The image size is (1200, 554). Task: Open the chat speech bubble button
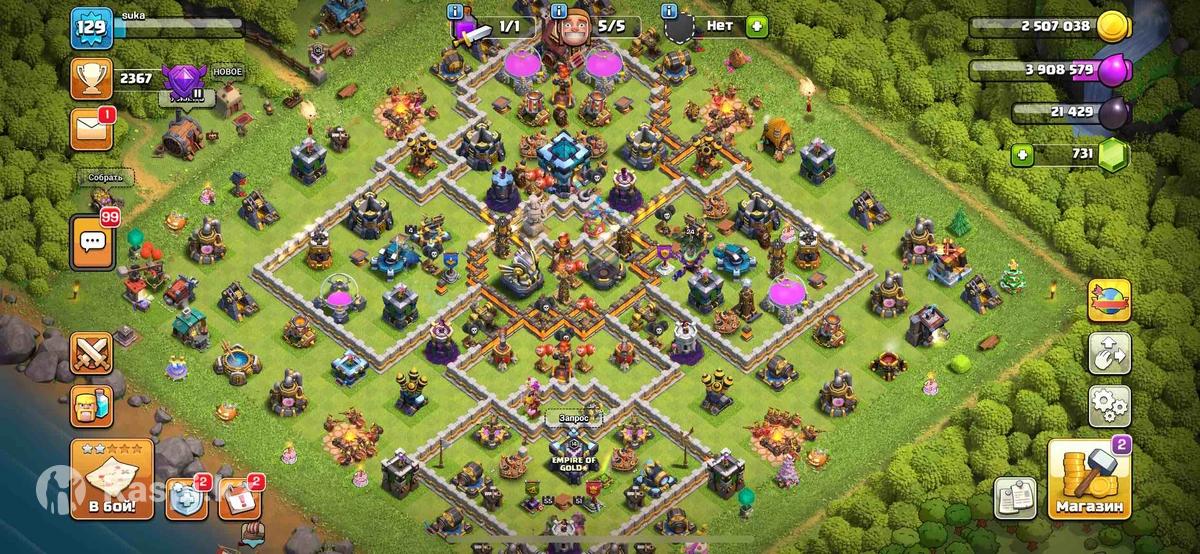point(92,240)
